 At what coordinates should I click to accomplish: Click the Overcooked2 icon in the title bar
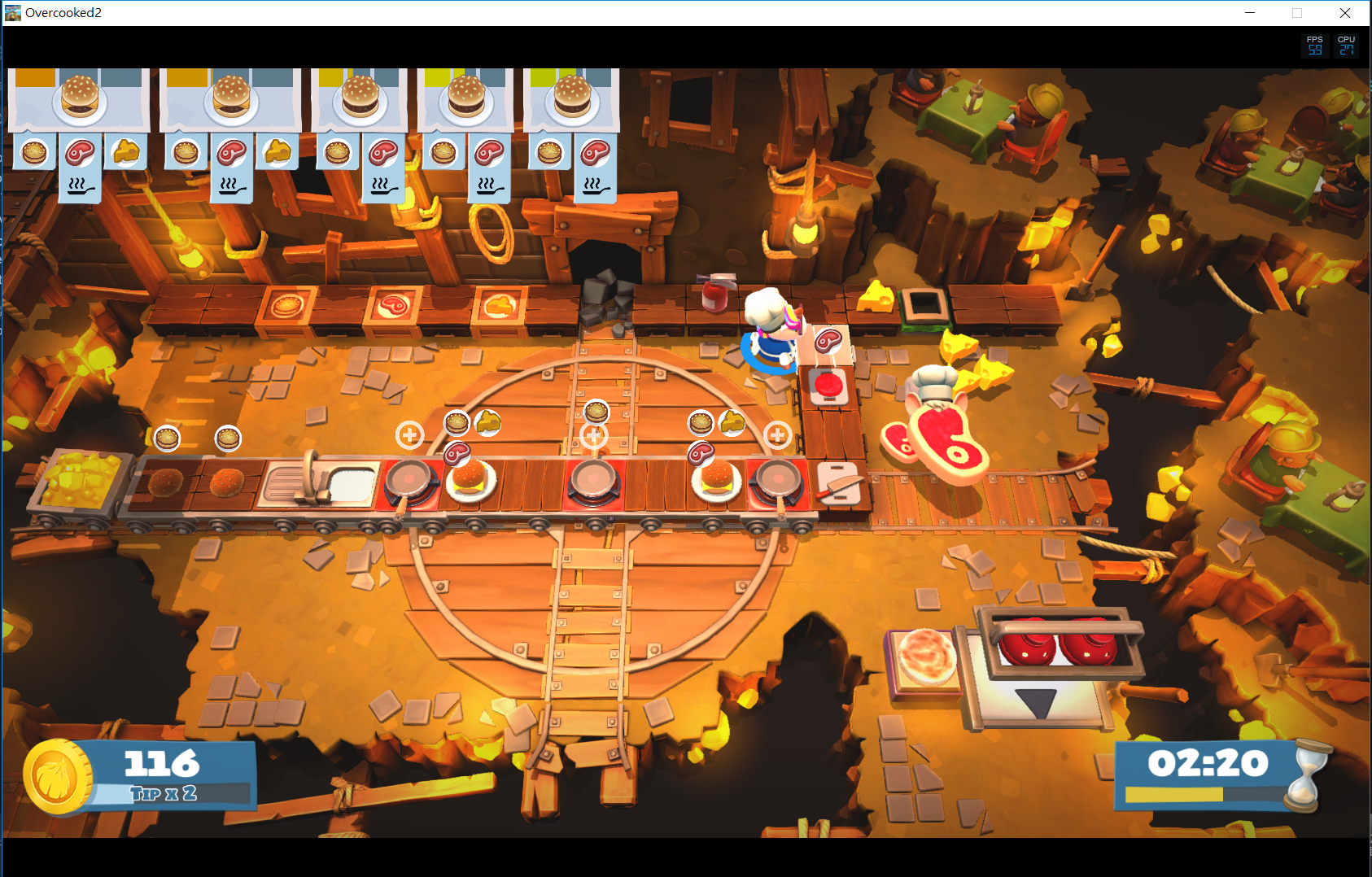(x=13, y=12)
